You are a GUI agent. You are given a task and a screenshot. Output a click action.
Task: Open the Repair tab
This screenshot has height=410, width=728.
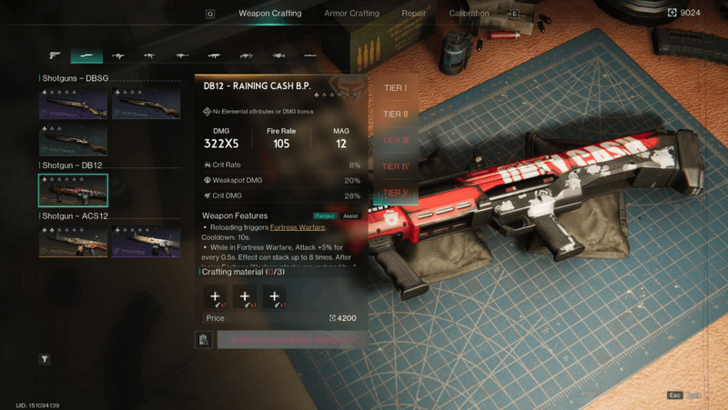[x=413, y=14]
